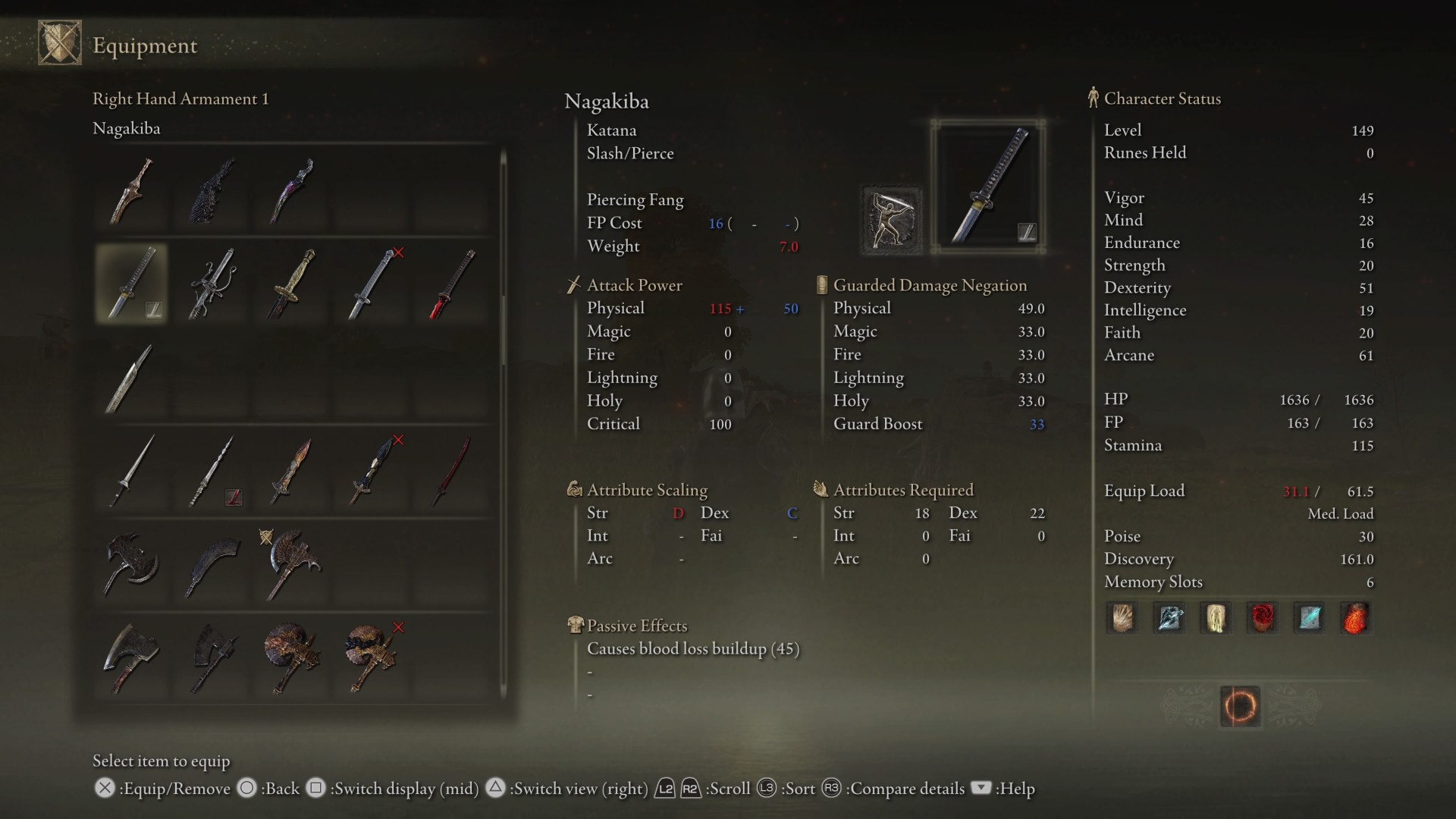Select the katana marked with a red X
Viewport: 1456px width, 819px height.
pos(372,284)
